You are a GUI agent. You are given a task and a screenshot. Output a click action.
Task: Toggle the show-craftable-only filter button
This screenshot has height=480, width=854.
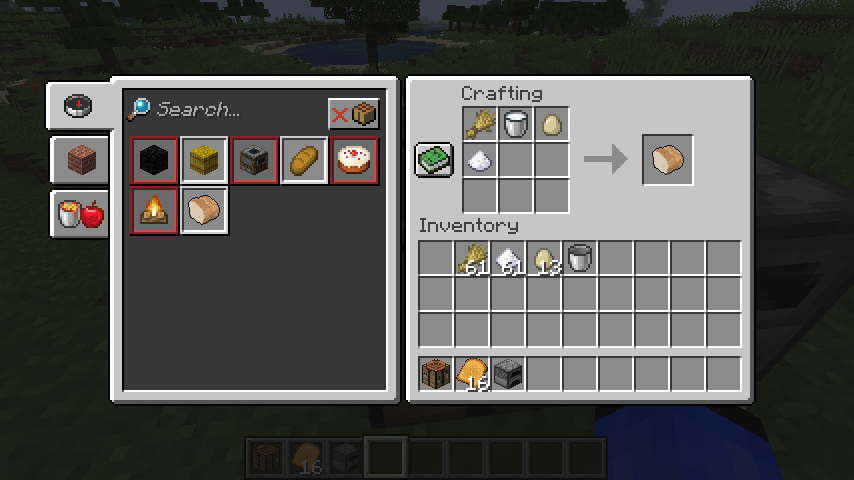point(354,114)
